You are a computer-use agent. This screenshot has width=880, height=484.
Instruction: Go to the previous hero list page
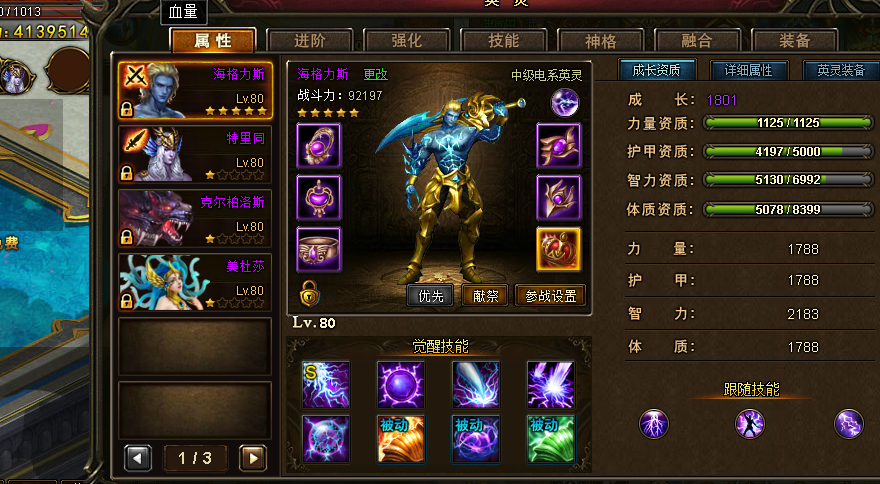tap(138, 458)
